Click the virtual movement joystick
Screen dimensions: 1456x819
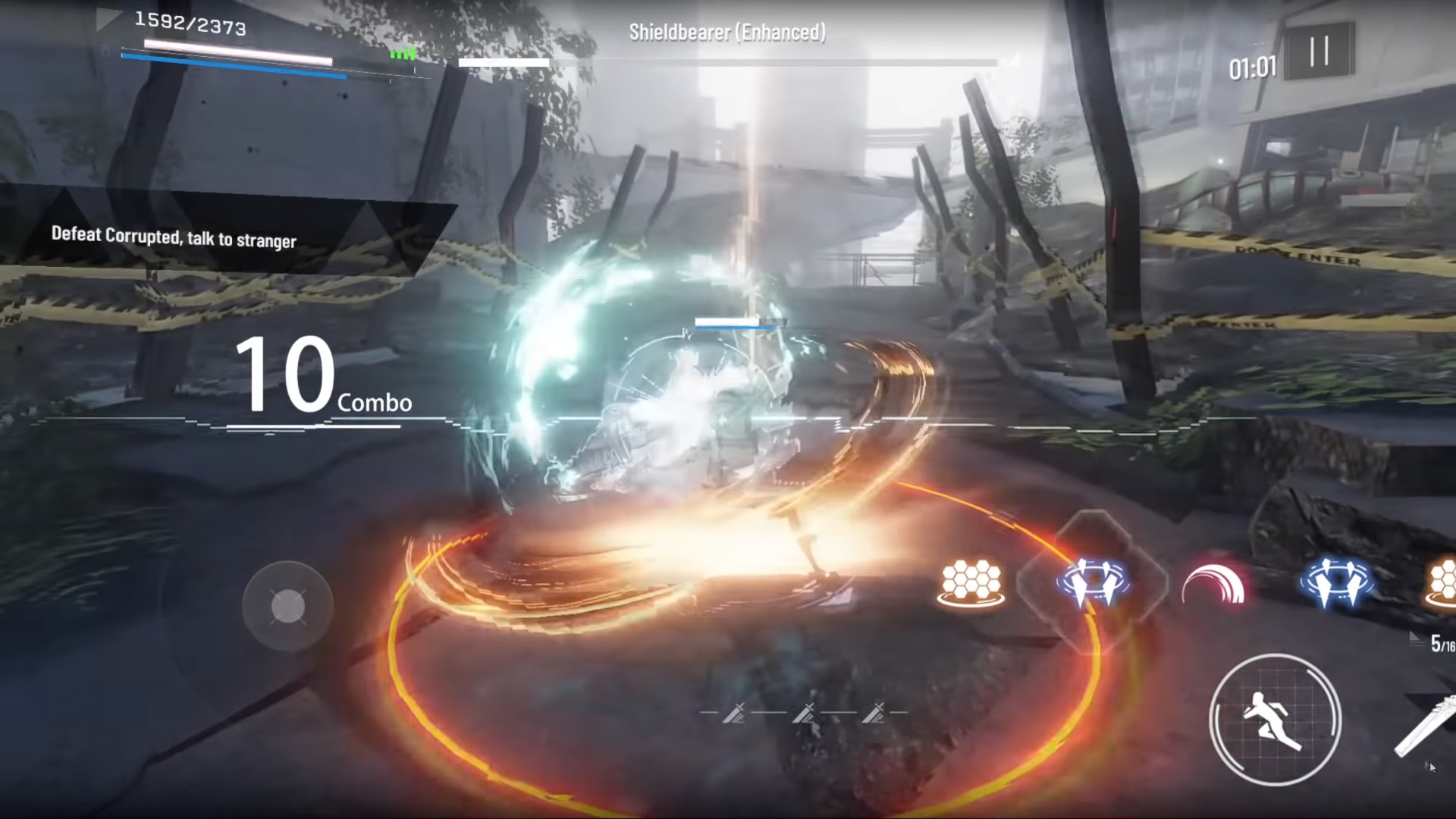coord(287,606)
